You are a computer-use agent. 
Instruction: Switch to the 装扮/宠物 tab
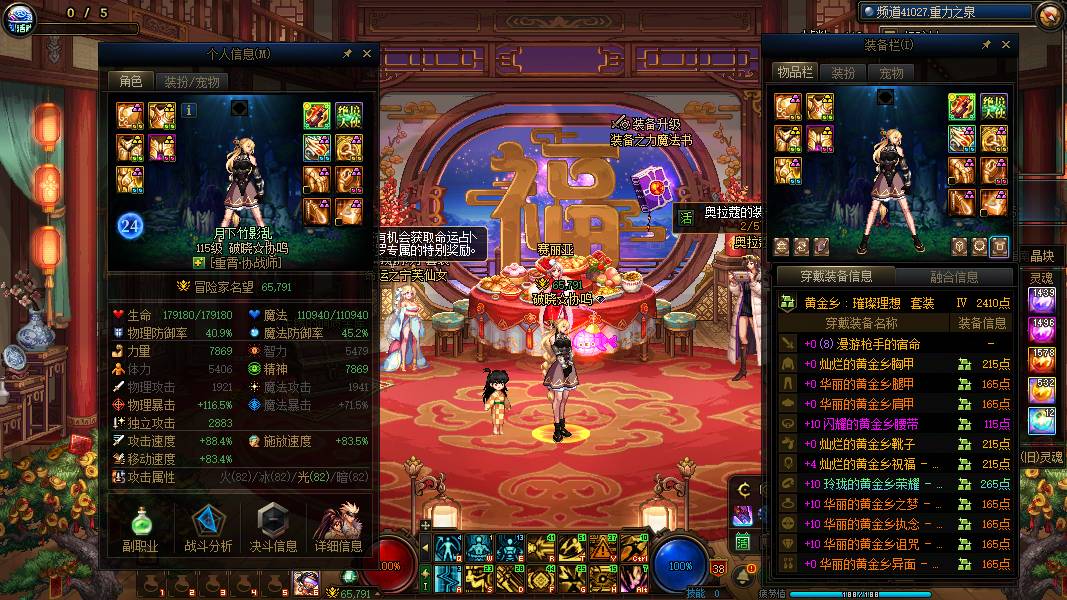click(191, 82)
